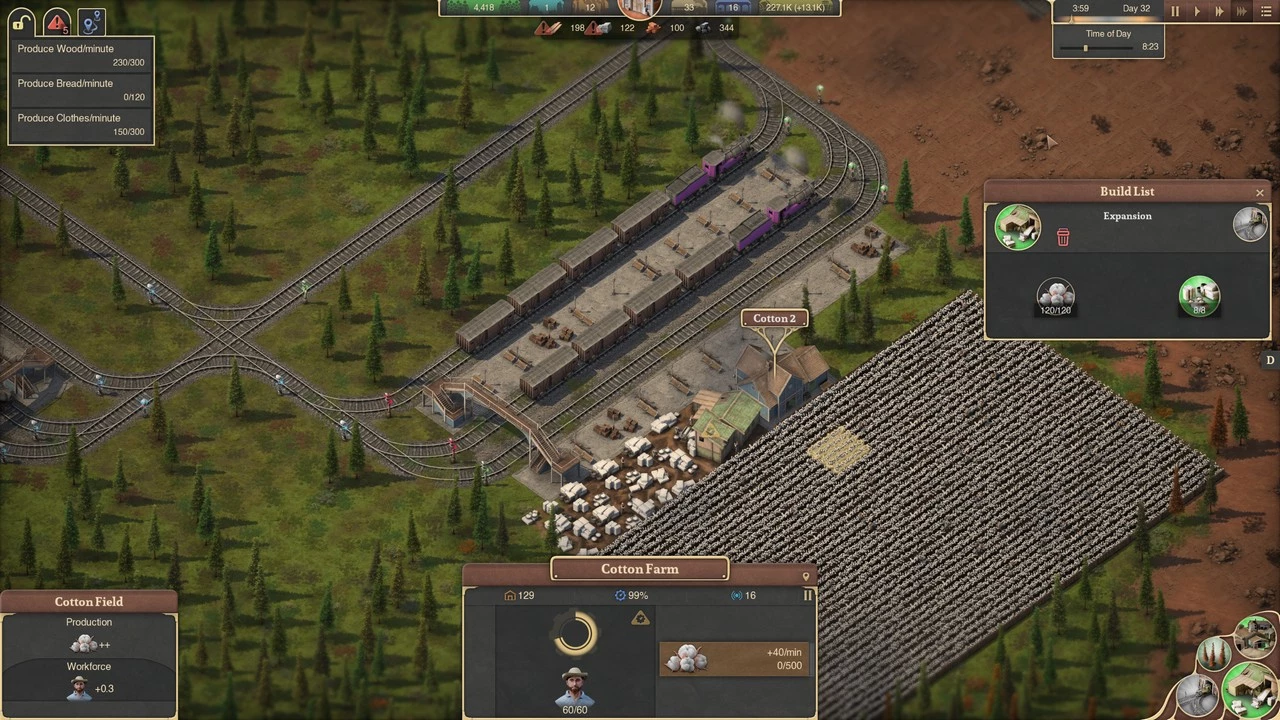The height and width of the screenshot is (720, 1280).
Task: Select the Produce Bread/minute objective
Action: click(81, 90)
